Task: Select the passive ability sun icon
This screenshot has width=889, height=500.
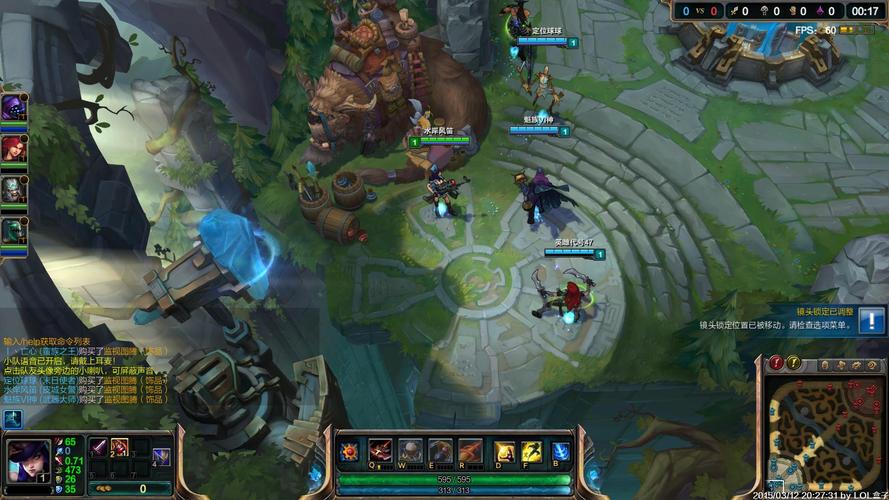Action: point(350,452)
